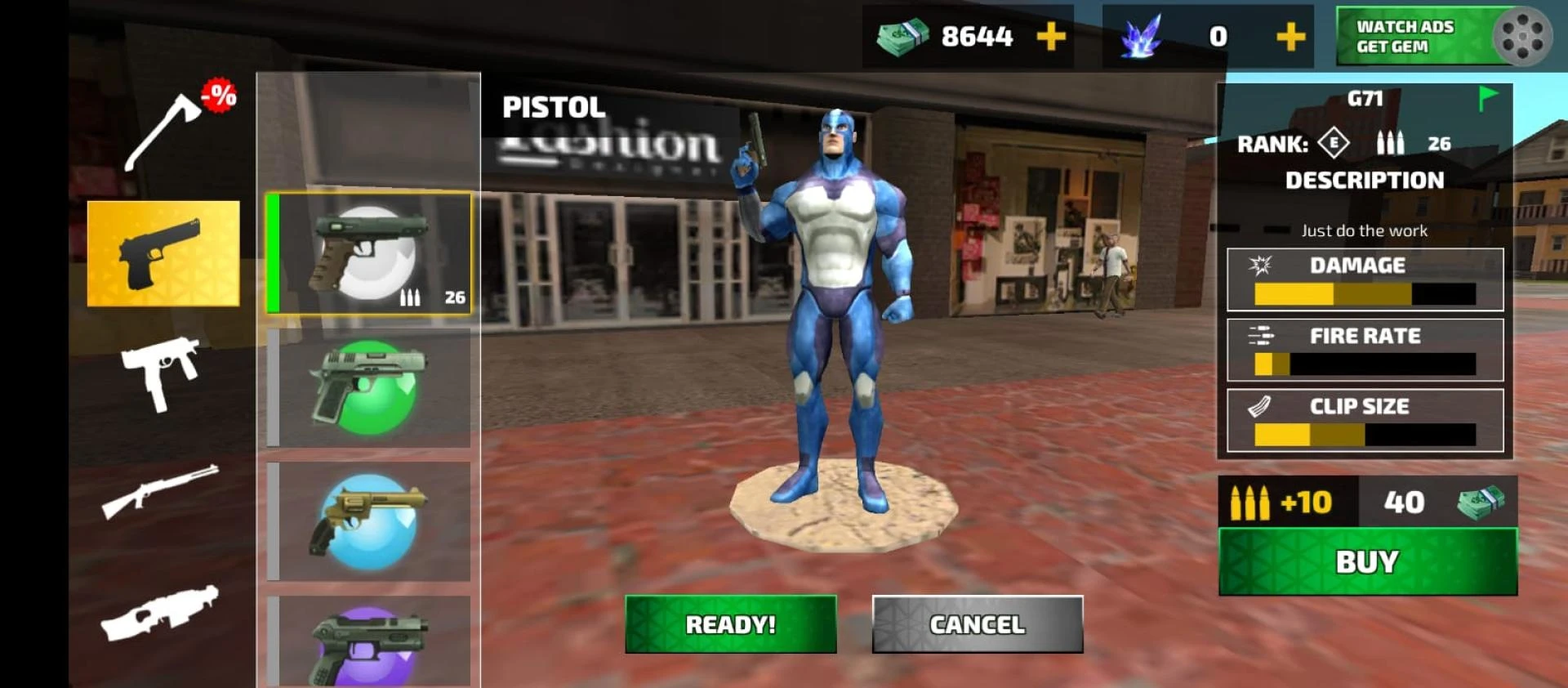Image resolution: width=1568 pixels, height=688 pixels.
Task: Click the CANCEL button
Action: point(977,624)
